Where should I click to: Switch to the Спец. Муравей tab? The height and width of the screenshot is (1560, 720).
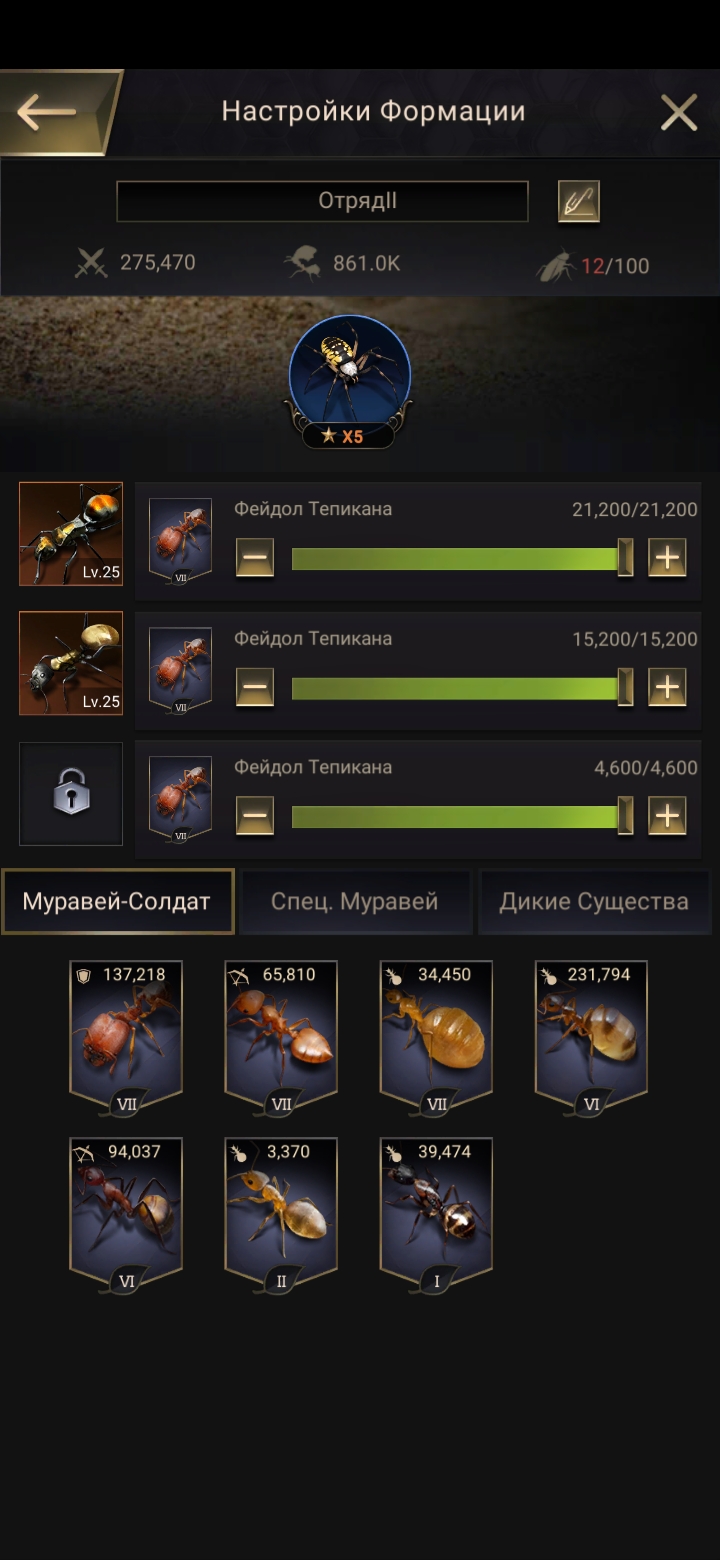point(355,902)
